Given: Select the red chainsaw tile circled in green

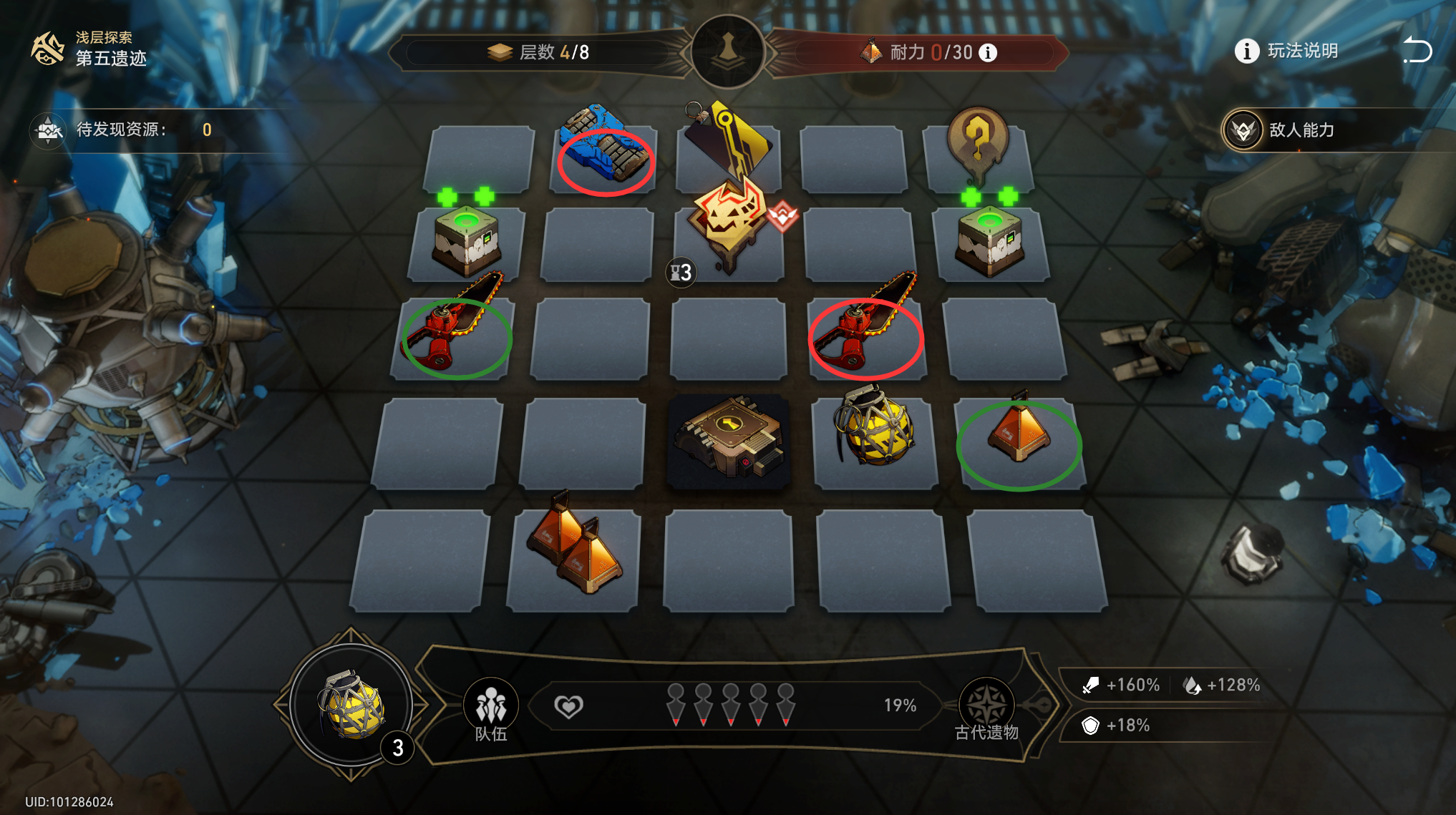Looking at the screenshot, I should [x=456, y=331].
